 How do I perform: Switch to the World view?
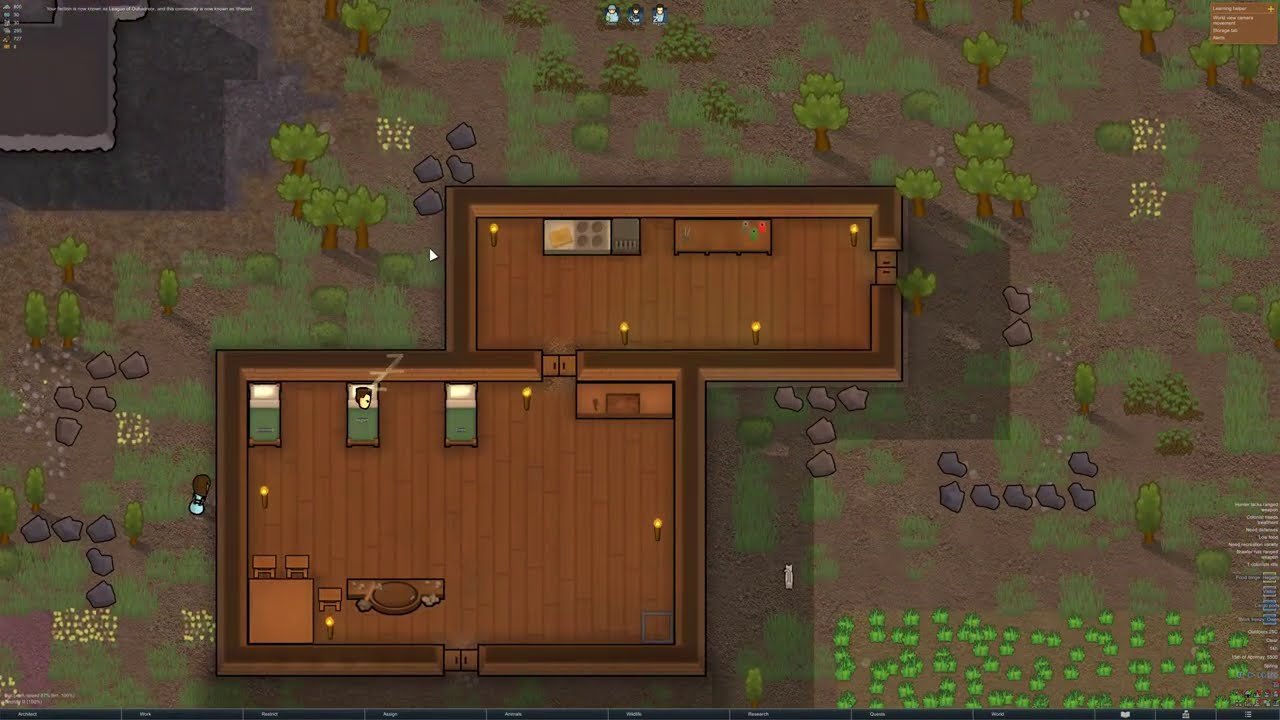[x=997, y=714]
